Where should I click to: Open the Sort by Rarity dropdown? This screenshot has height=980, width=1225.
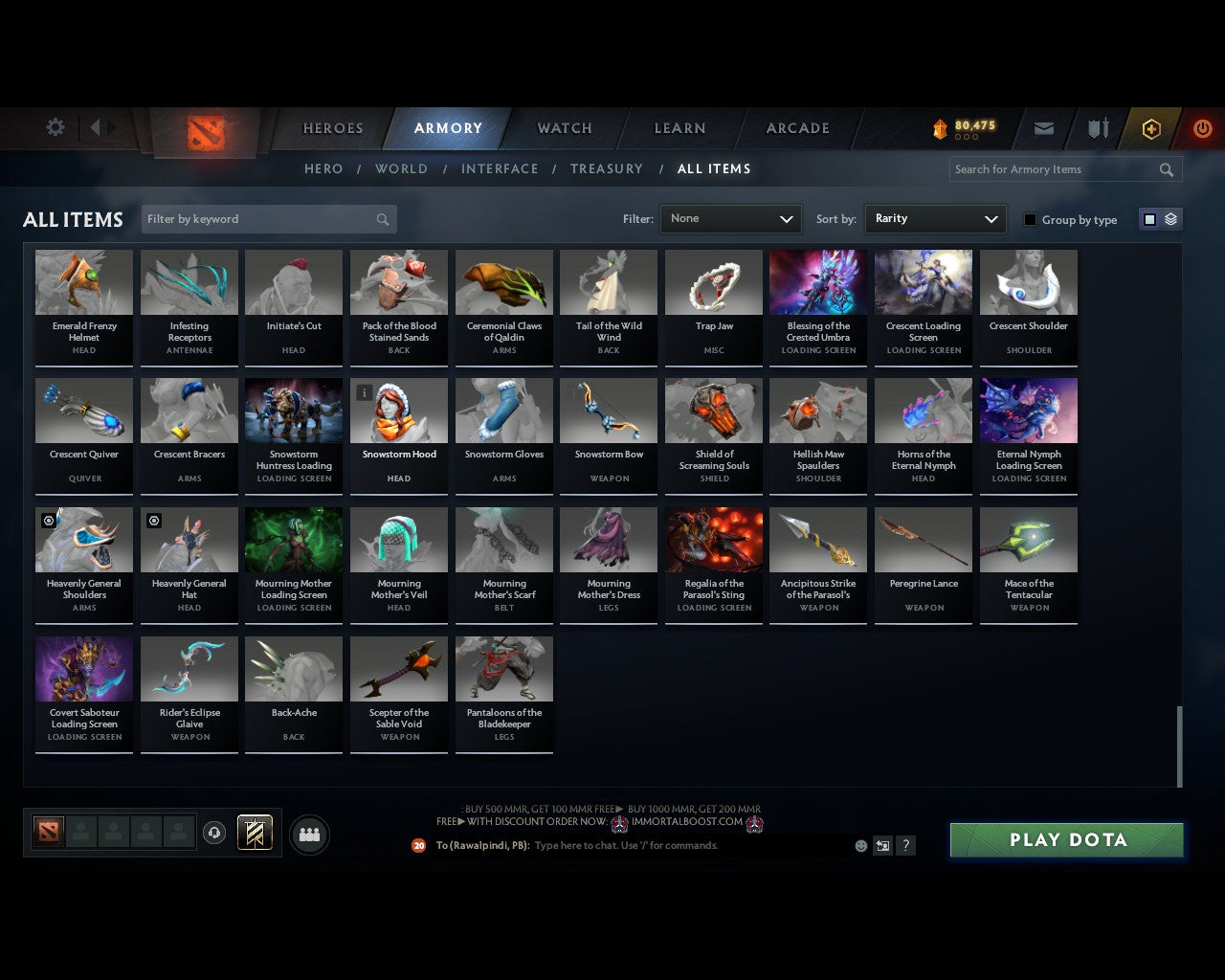tap(935, 219)
